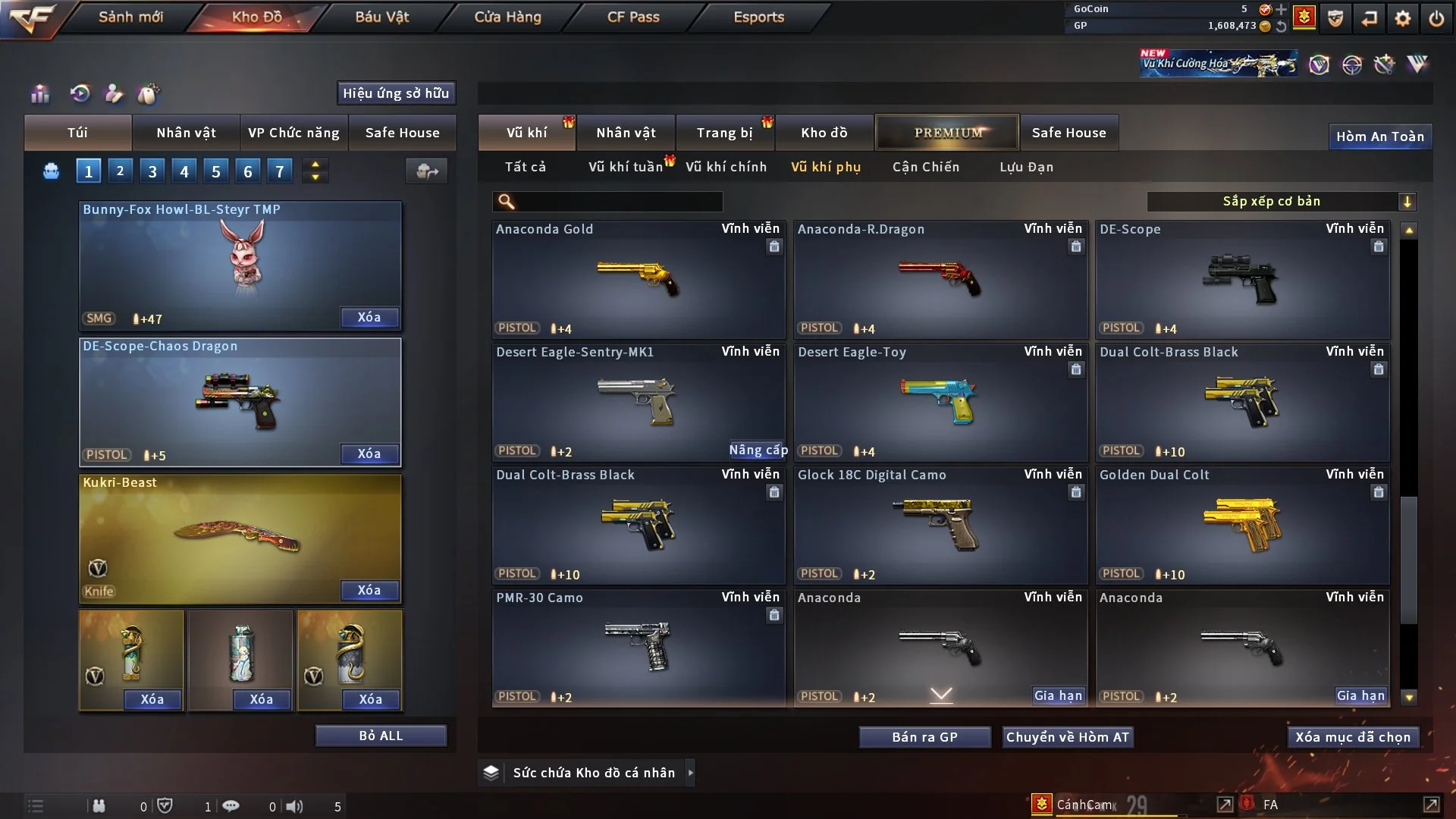Click Bỏ ALL to unequip everything
Image resolution: width=1456 pixels, height=819 pixels.
(381, 736)
